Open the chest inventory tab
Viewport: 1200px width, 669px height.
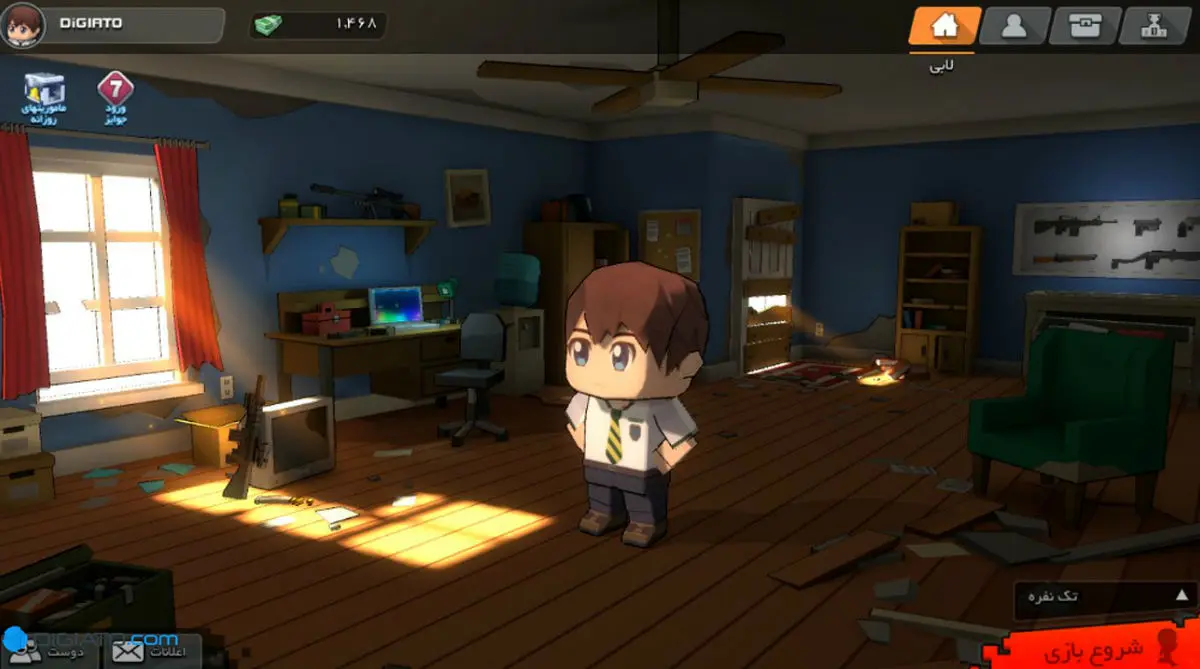1084,26
